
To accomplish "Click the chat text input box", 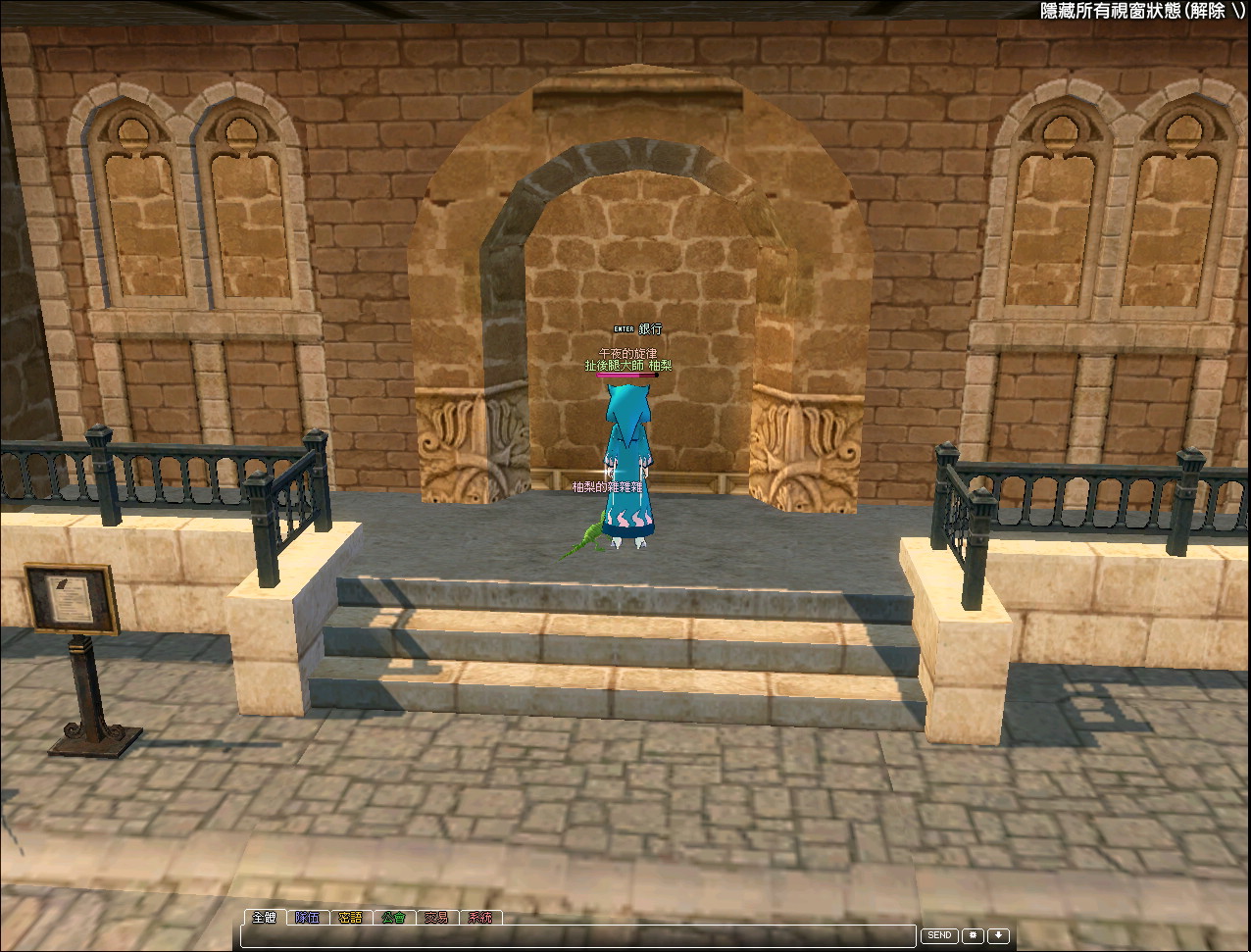I will 578,936.
